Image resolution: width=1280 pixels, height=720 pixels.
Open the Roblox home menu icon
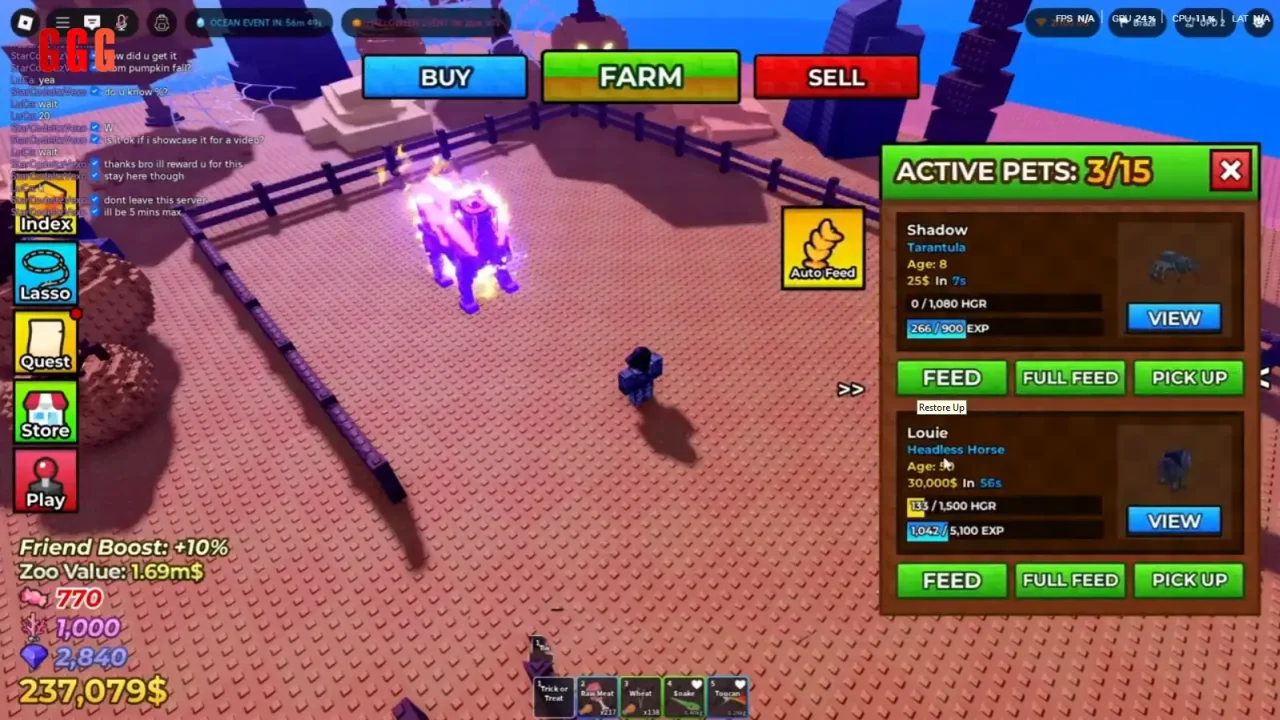[24, 22]
